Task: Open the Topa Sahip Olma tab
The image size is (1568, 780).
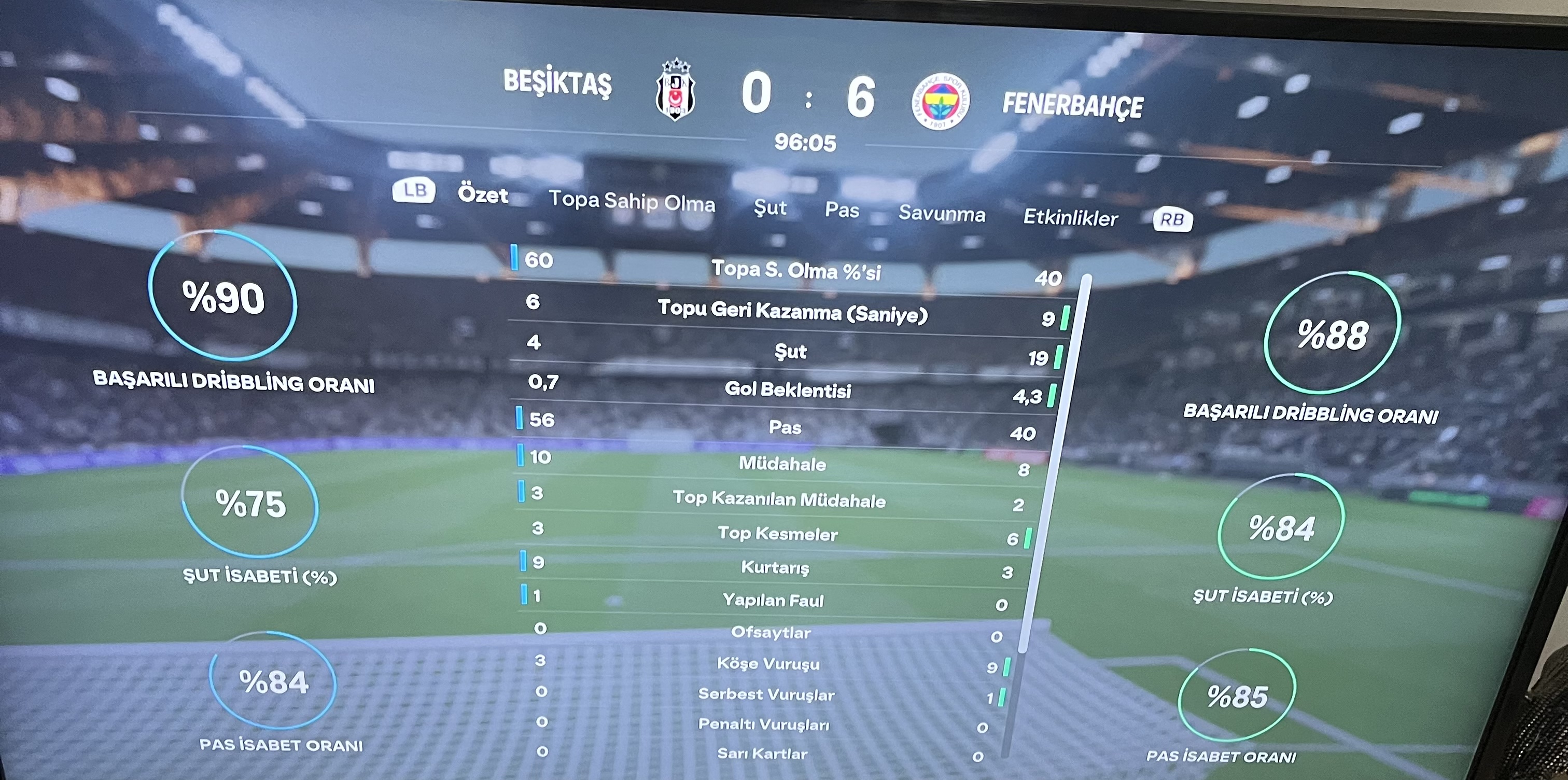Action: pos(632,202)
